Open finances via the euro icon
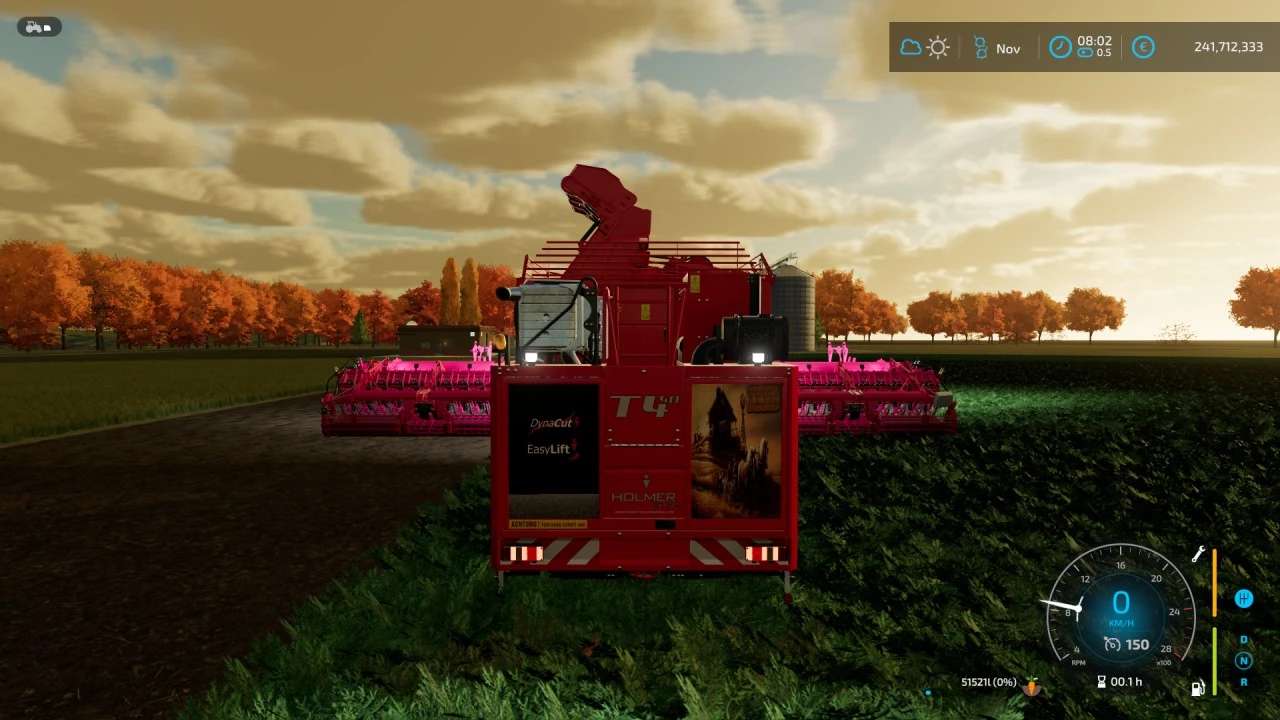 tap(1143, 47)
